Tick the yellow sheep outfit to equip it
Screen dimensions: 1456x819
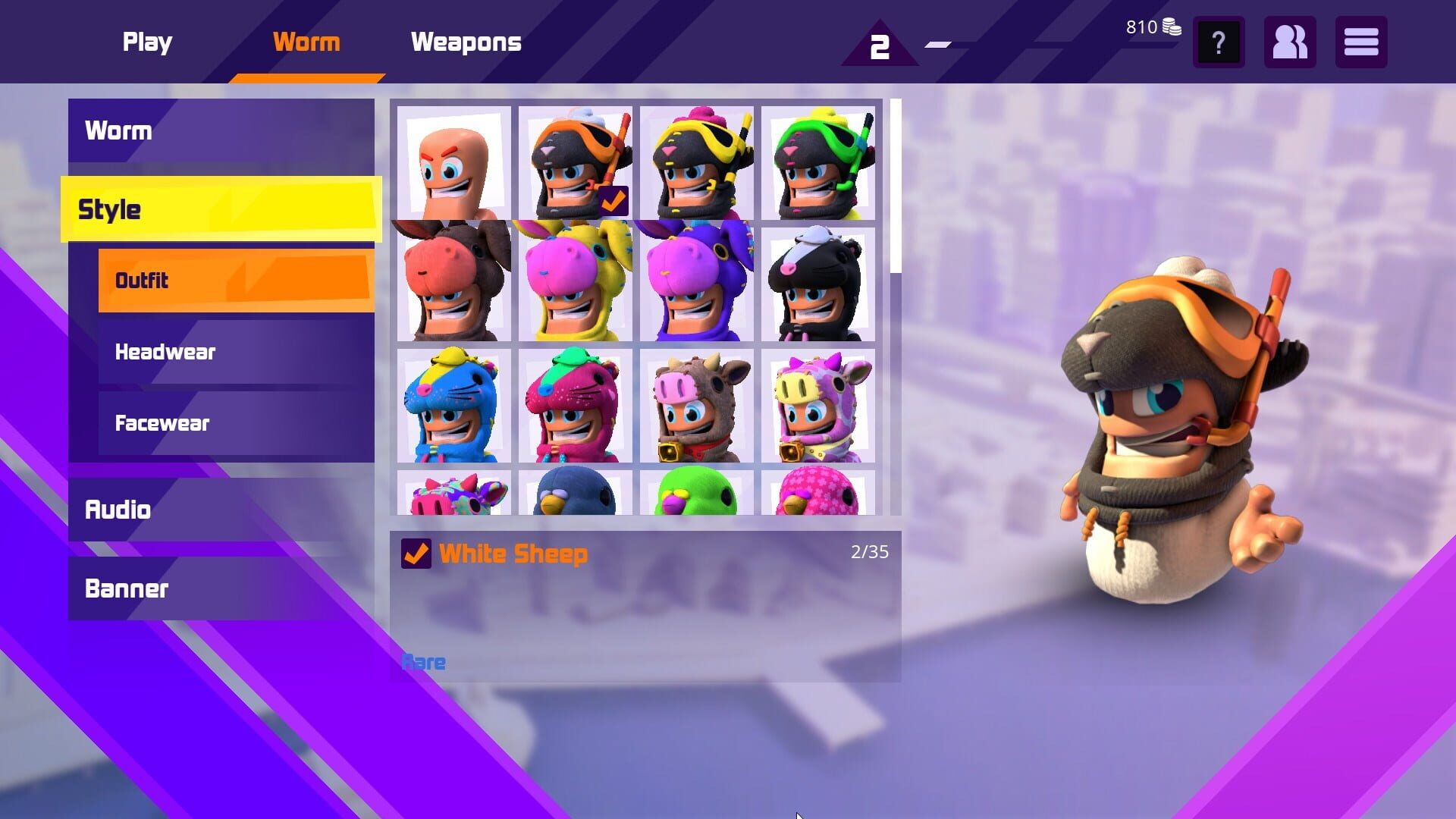pos(696,162)
